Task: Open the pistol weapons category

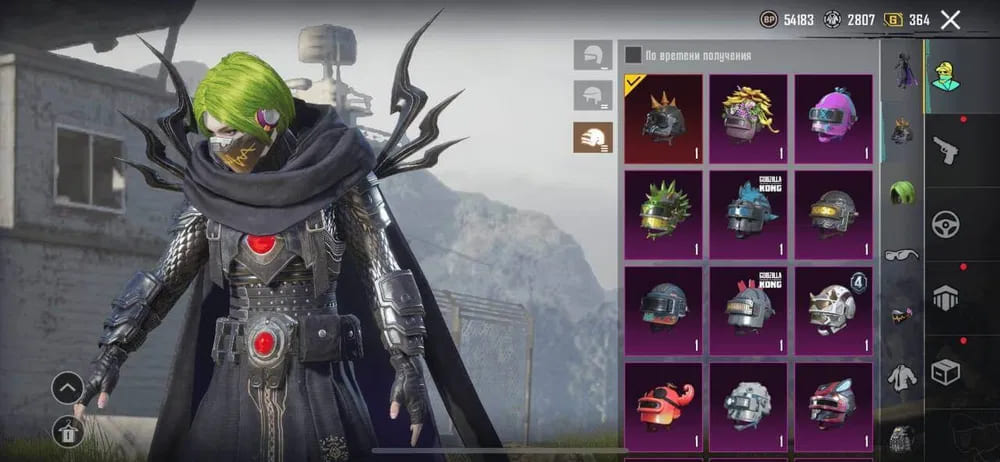Action: coord(945,149)
